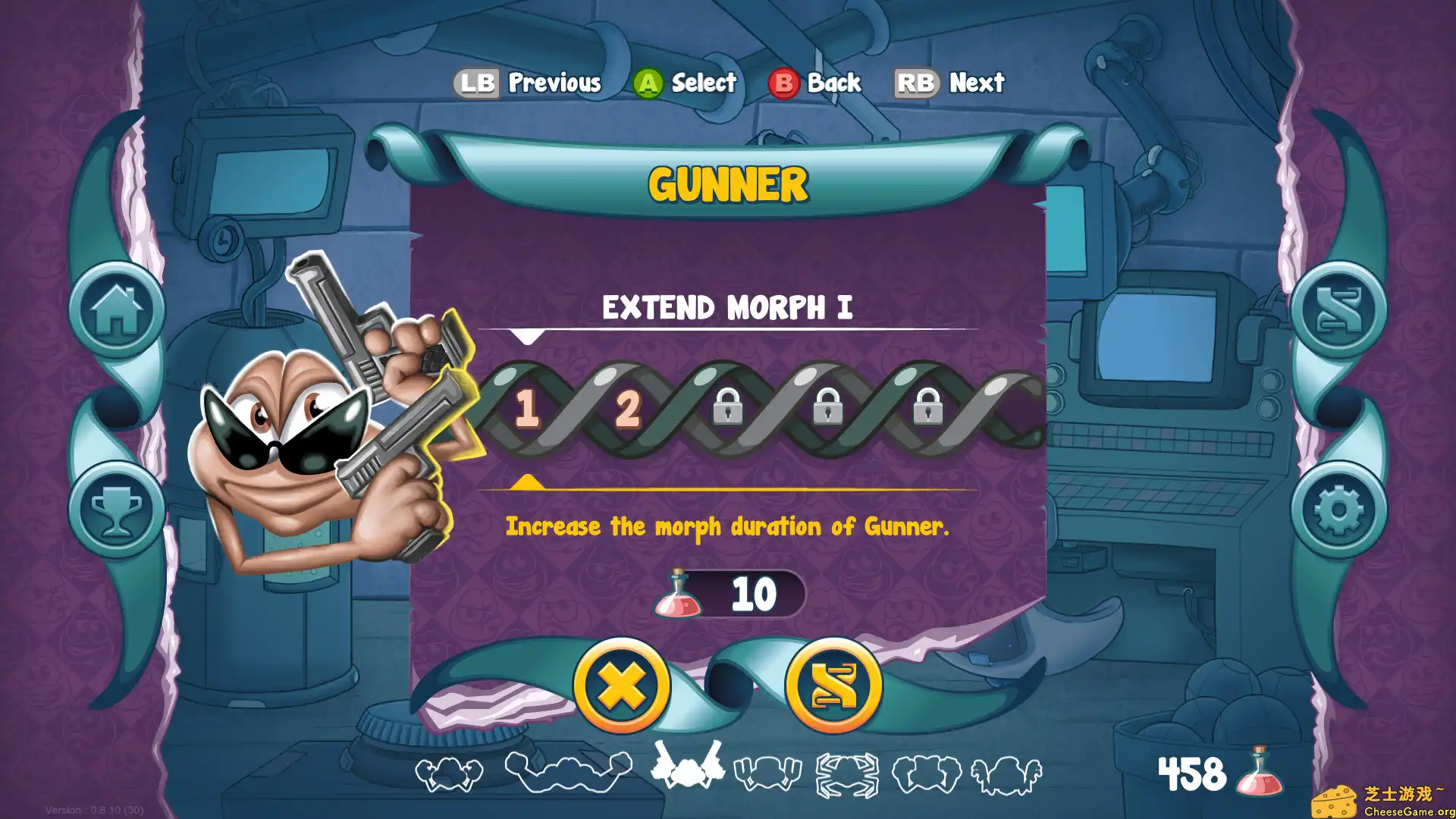Viewport: 1456px width, 819px height.
Task: Switch to the Gunner dual-pistol silhouette tab
Action: click(x=686, y=772)
